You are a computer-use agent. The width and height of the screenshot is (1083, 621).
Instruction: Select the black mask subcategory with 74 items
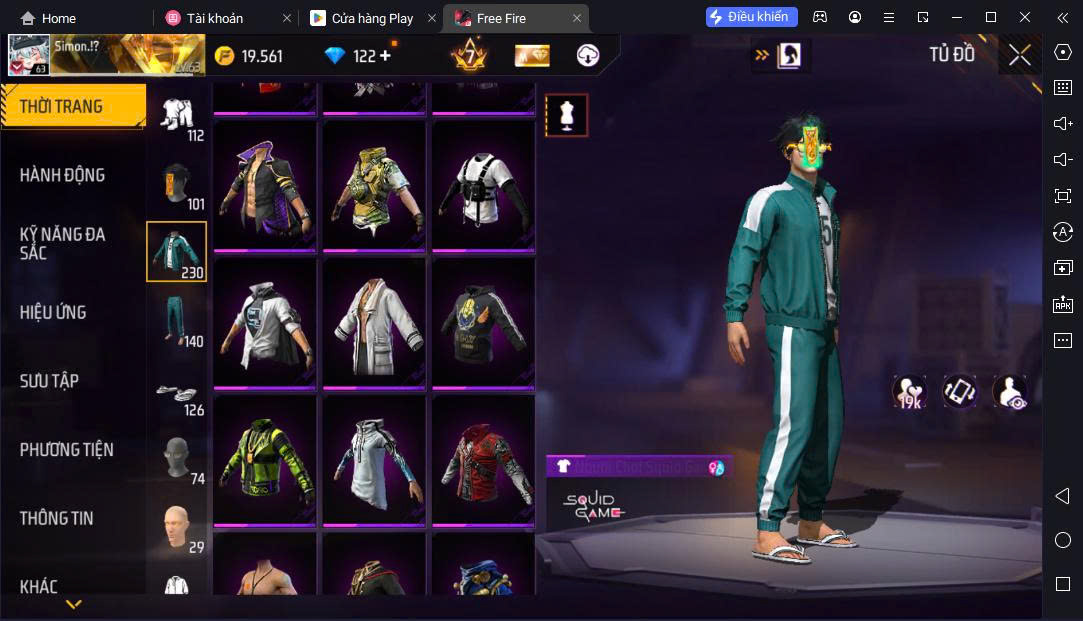click(x=177, y=459)
